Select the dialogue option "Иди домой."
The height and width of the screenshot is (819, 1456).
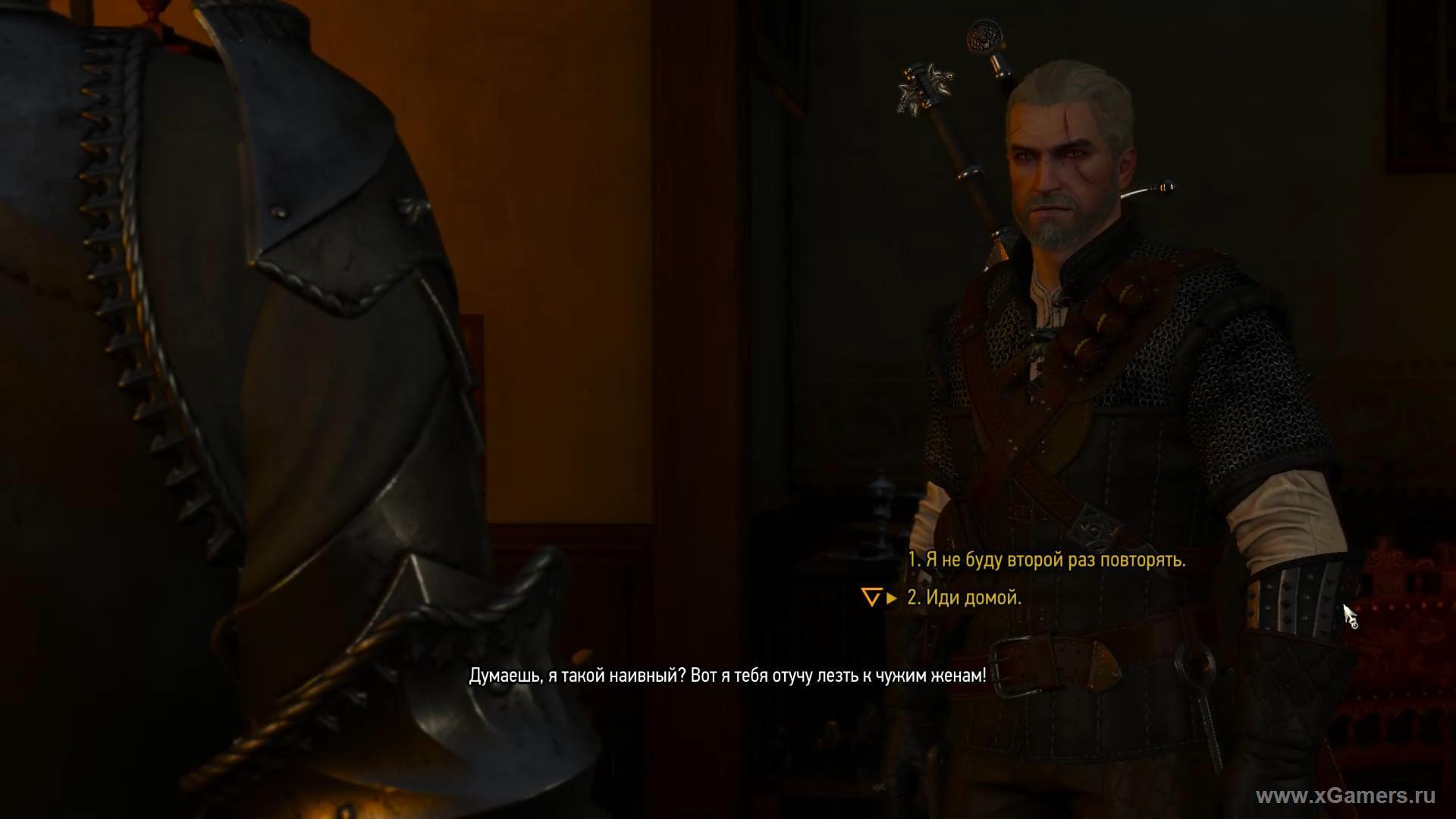tap(965, 598)
